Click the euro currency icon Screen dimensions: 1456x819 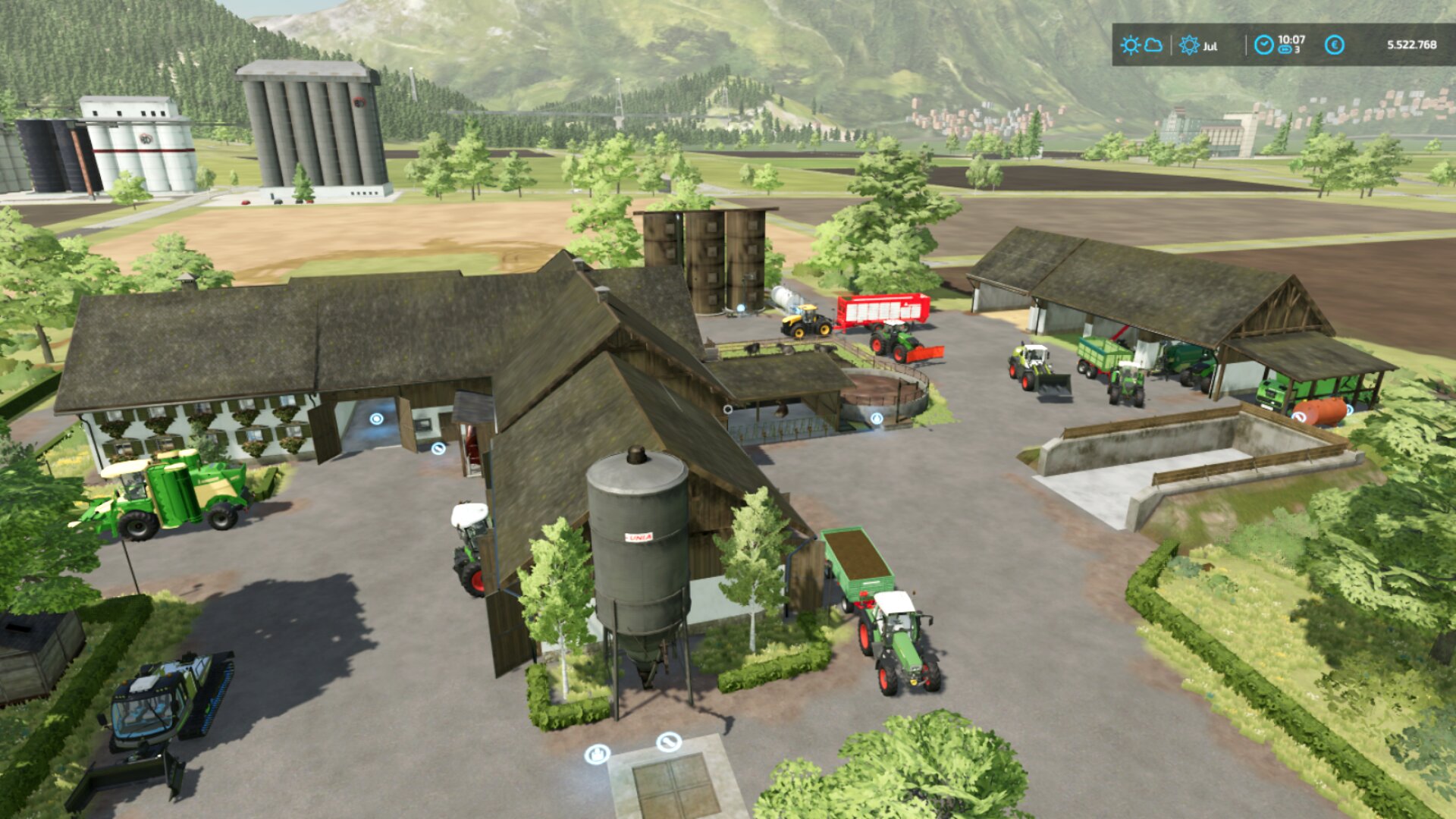pyautogui.click(x=1335, y=45)
